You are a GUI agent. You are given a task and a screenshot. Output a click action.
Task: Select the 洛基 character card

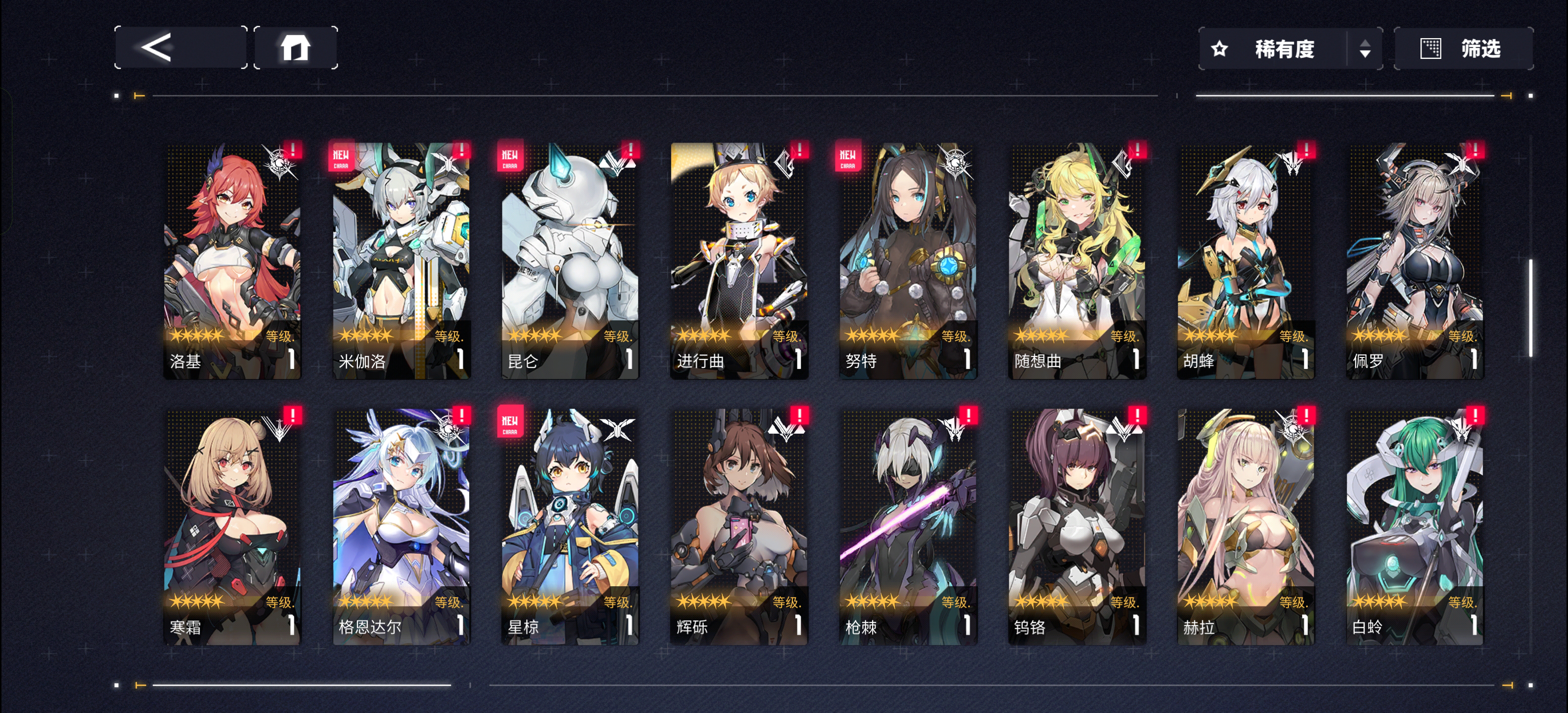pyautogui.click(x=232, y=260)
